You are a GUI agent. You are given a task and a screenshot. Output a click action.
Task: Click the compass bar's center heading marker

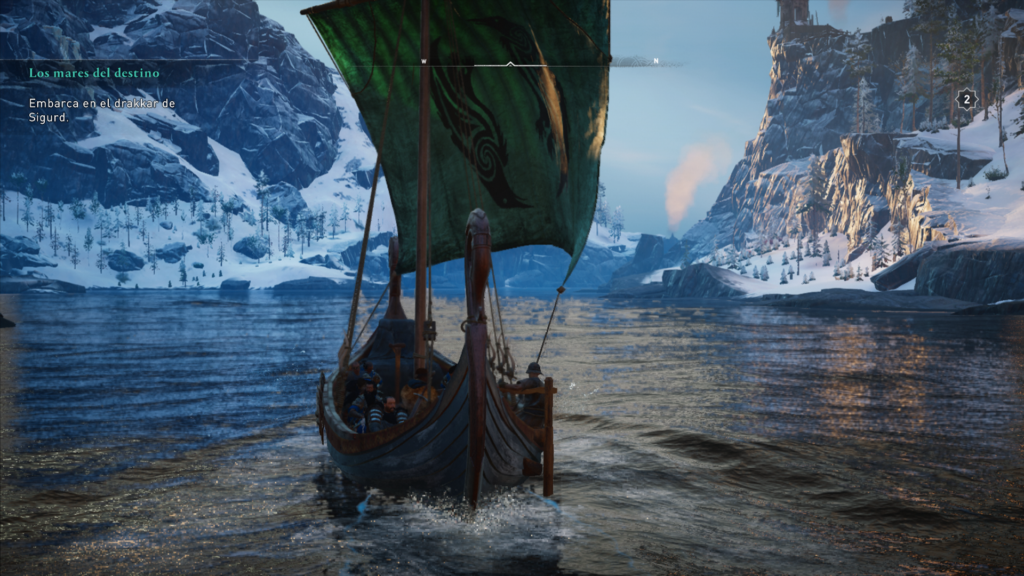point(510,63)
